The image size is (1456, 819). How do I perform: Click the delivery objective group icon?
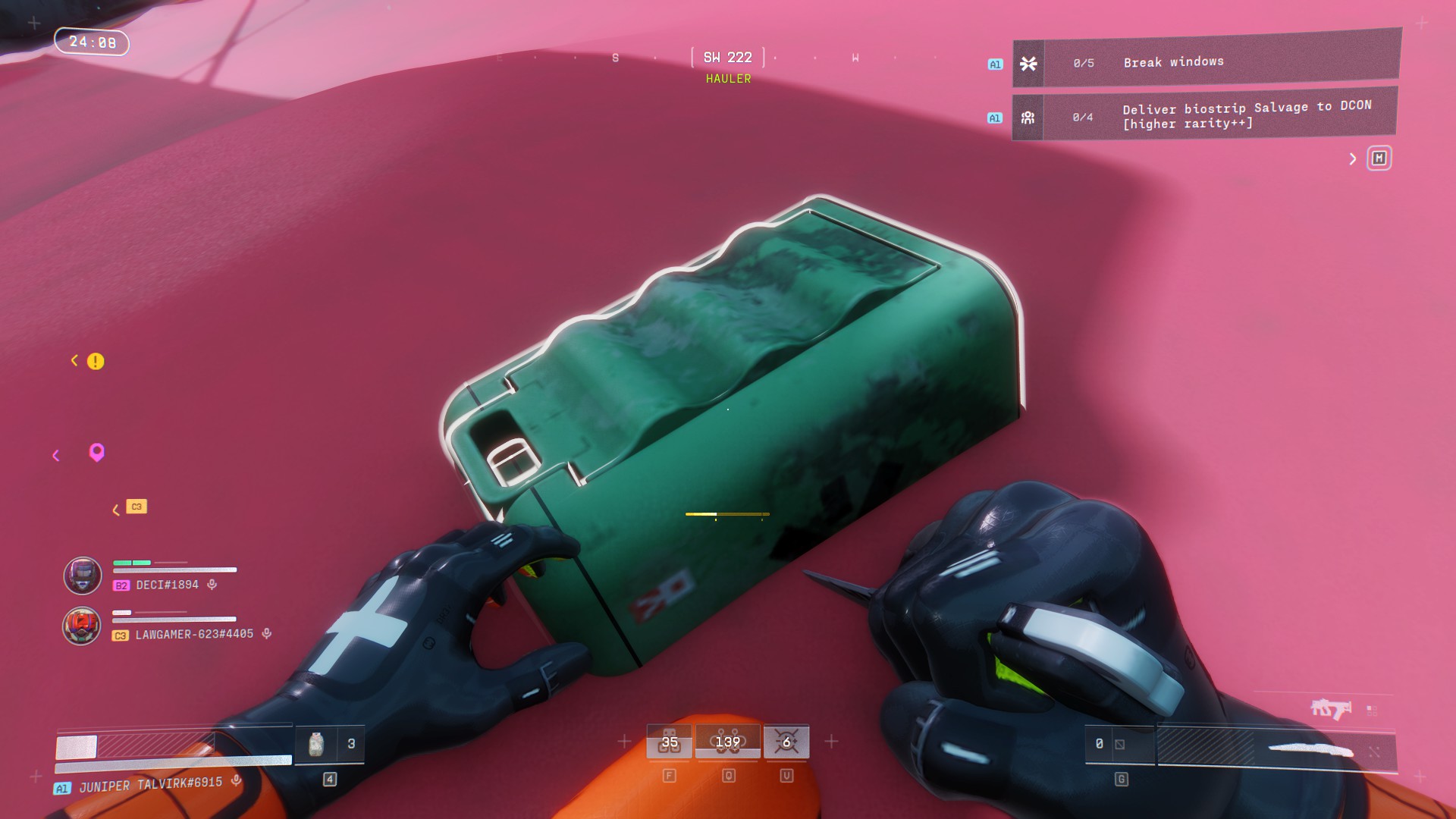point(1028,118)
